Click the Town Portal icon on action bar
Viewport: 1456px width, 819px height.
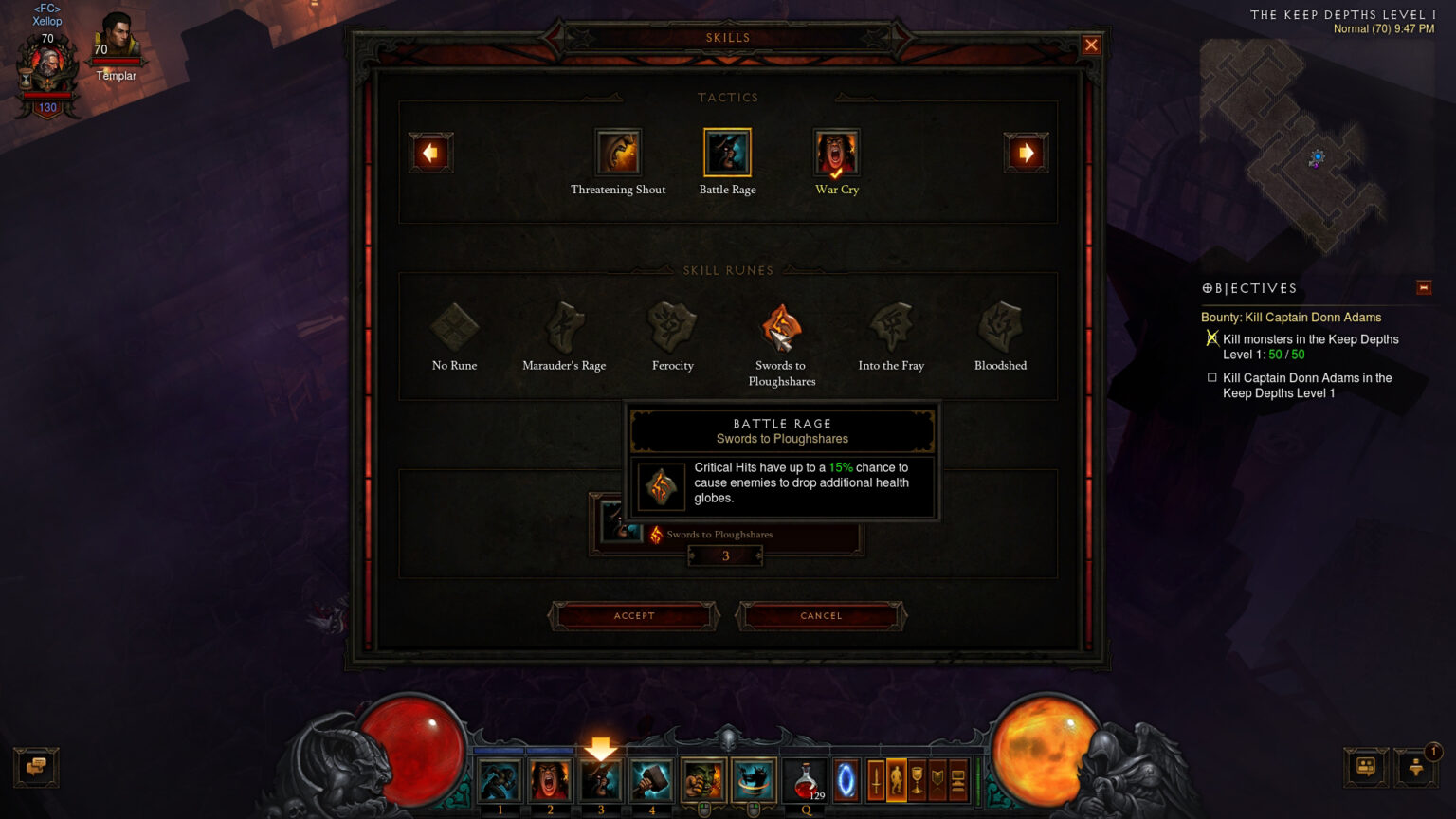(x=846, y=779)
